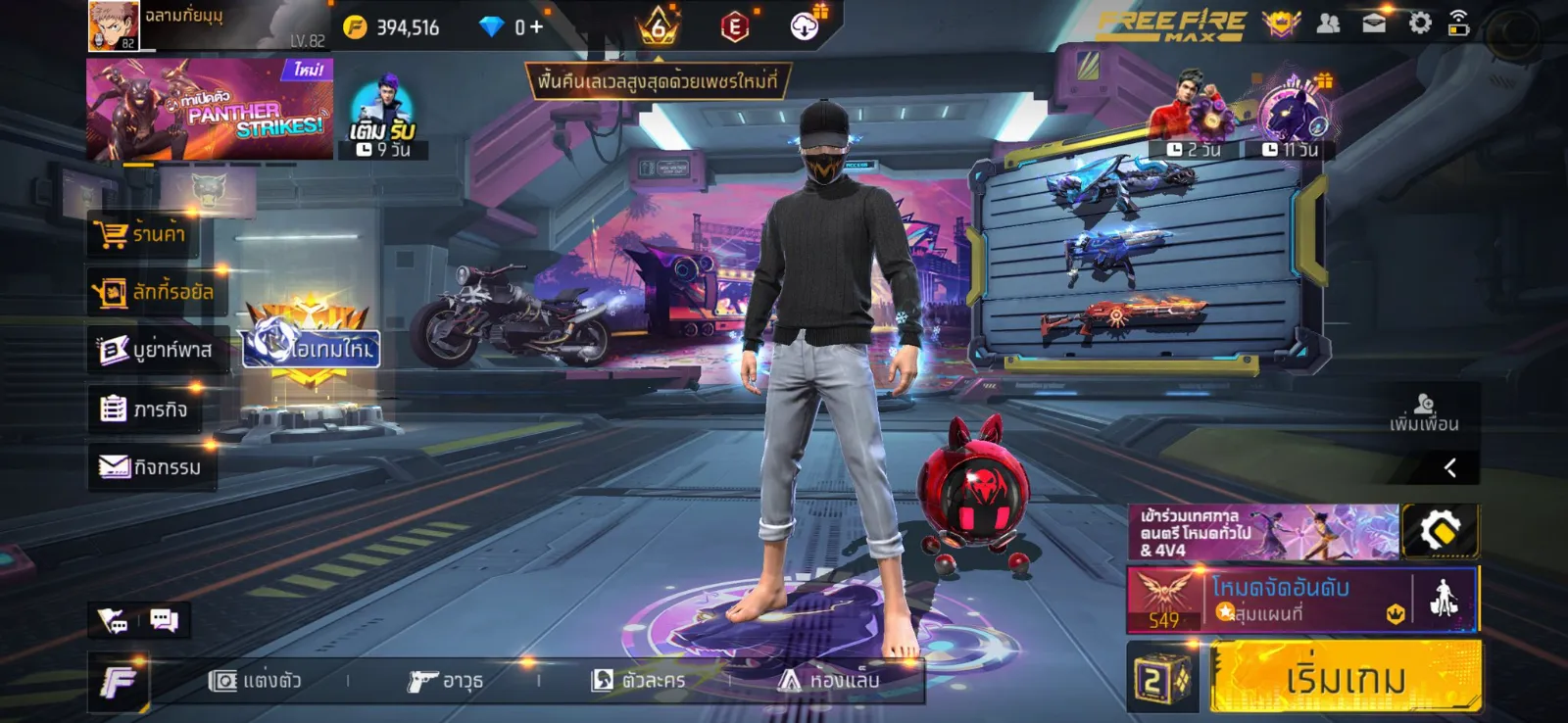This screenshot has height=723, width=1568.
Task: Tap เพิ่มเพื่อน to add a friend
Action: (x=1424, y=413)
